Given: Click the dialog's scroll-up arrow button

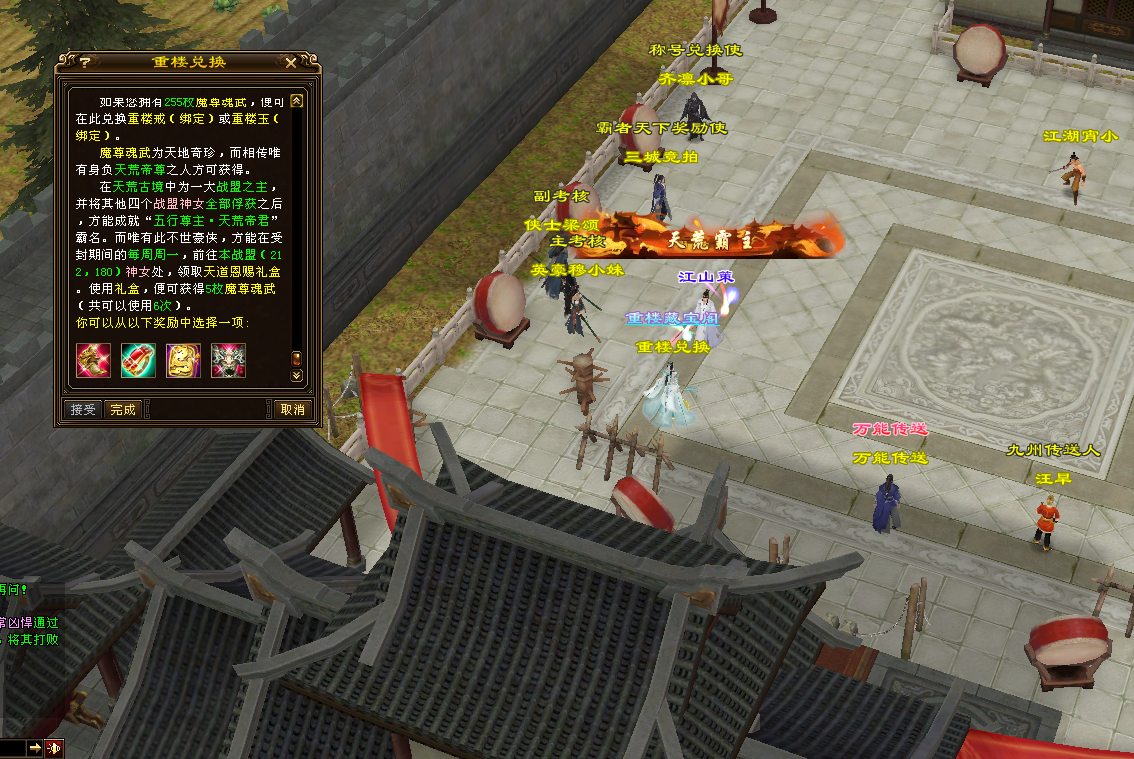Looking at the screenshot, I should tap(296, 100).
